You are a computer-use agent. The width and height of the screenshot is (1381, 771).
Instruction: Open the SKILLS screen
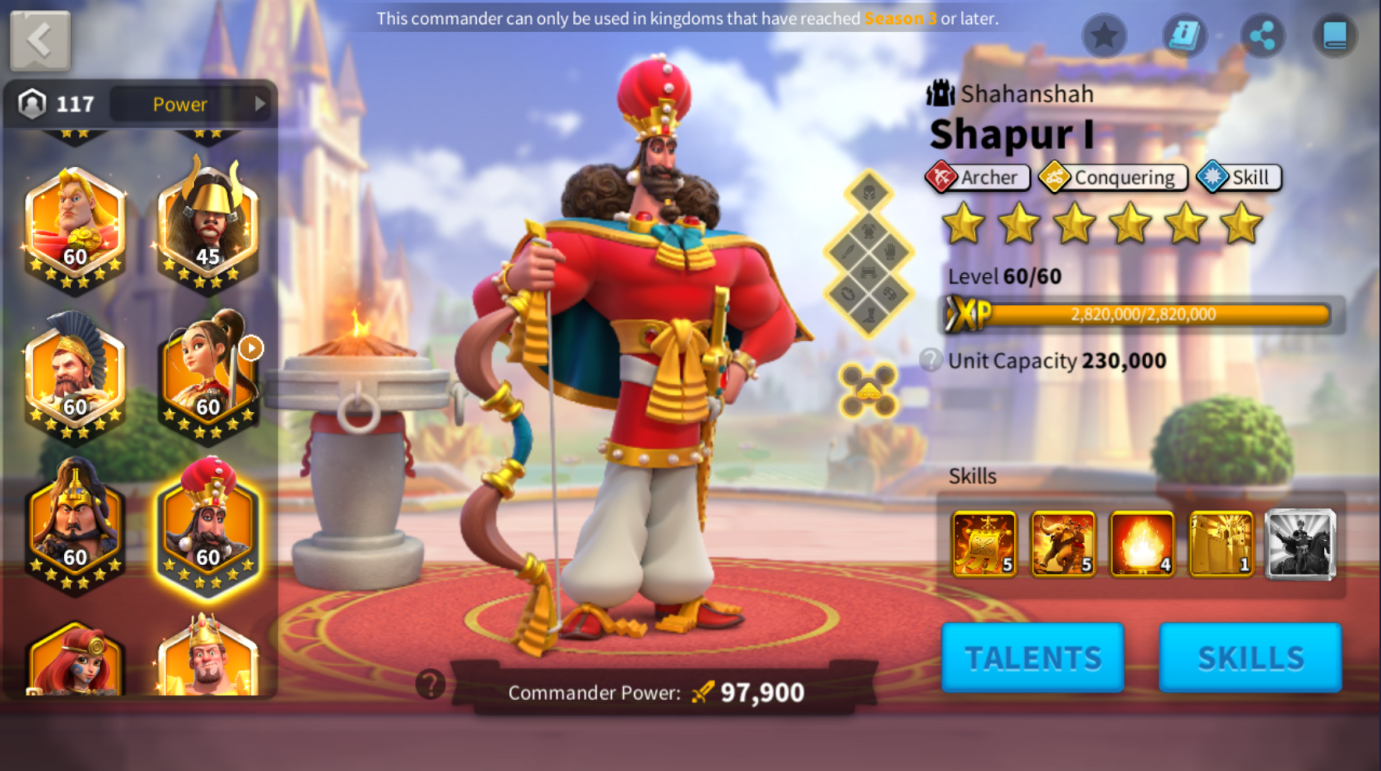1250,657
